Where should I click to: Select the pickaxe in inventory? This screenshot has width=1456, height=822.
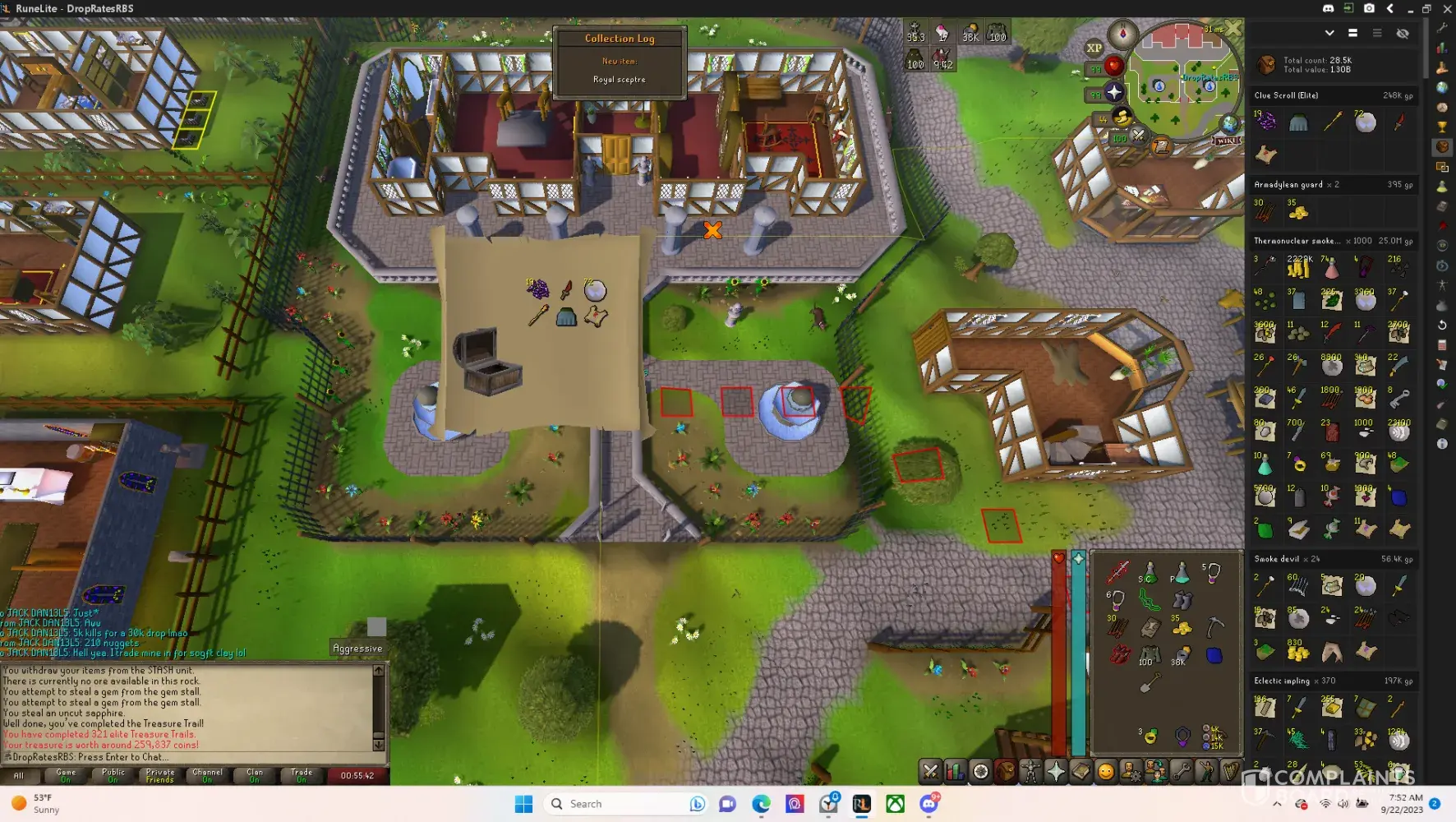pos(1214,628)
